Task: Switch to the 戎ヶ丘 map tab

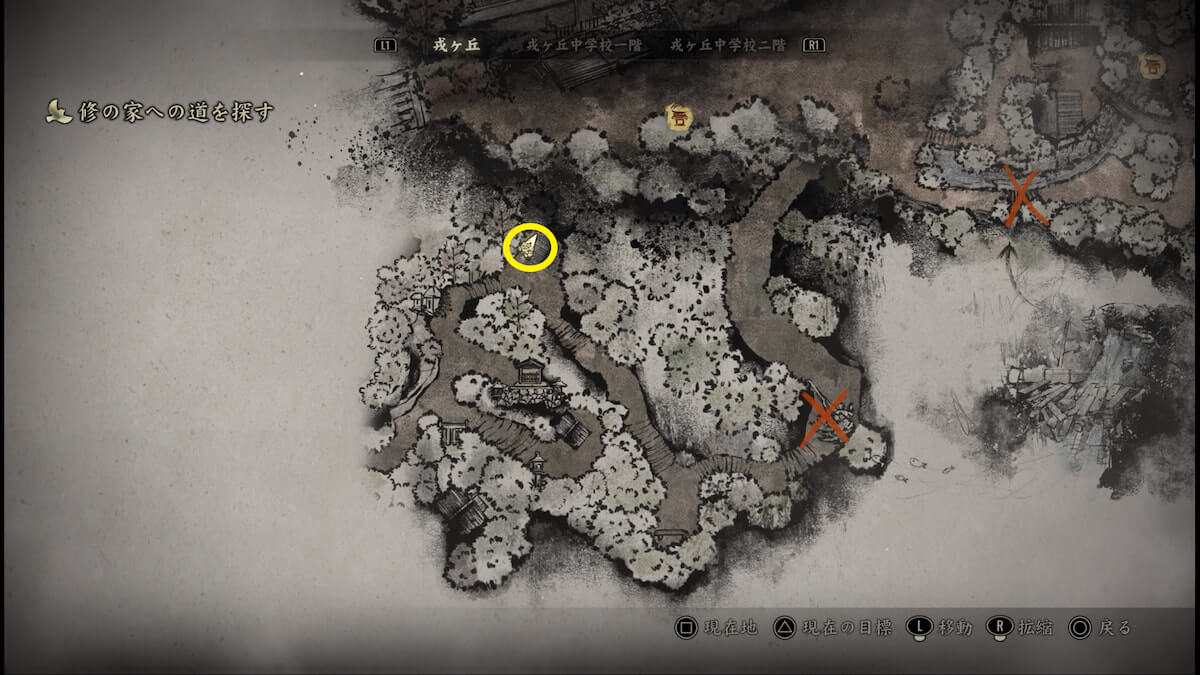Action: pyautogui.click(x=456, y=45)
